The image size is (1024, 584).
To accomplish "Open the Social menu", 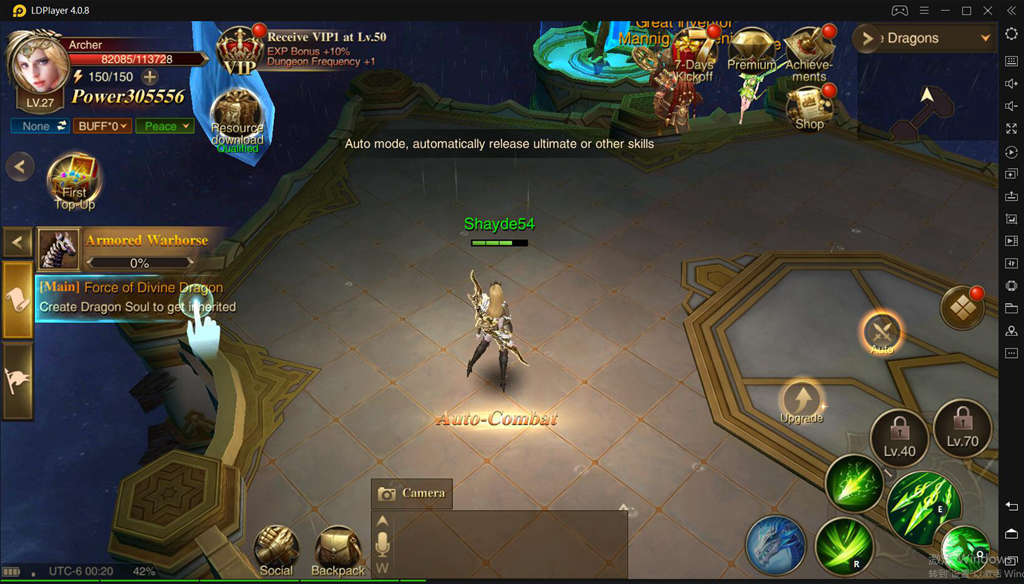I will coord(276,549).
